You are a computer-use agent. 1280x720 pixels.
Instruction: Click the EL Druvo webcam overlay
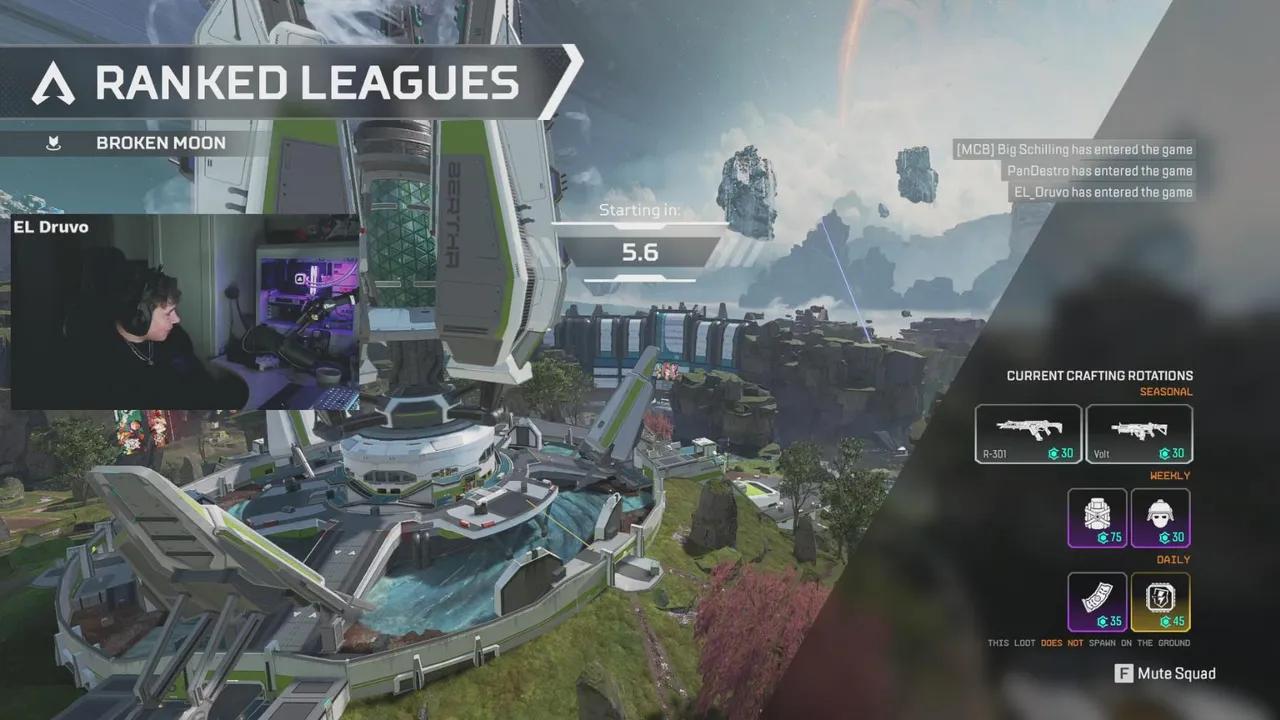tap(184, 311)
